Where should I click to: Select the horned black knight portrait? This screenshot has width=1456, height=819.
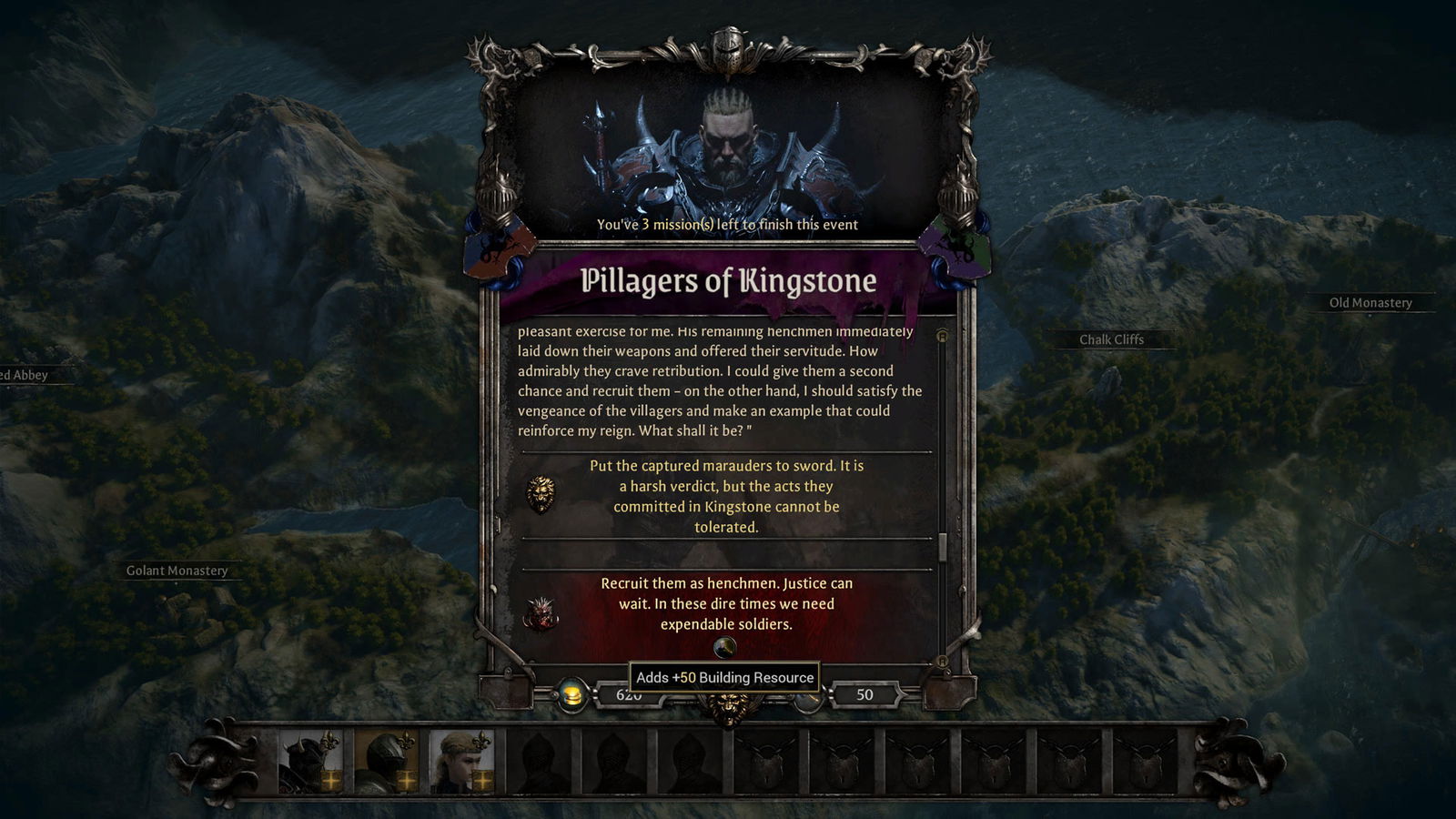(309, 761)
